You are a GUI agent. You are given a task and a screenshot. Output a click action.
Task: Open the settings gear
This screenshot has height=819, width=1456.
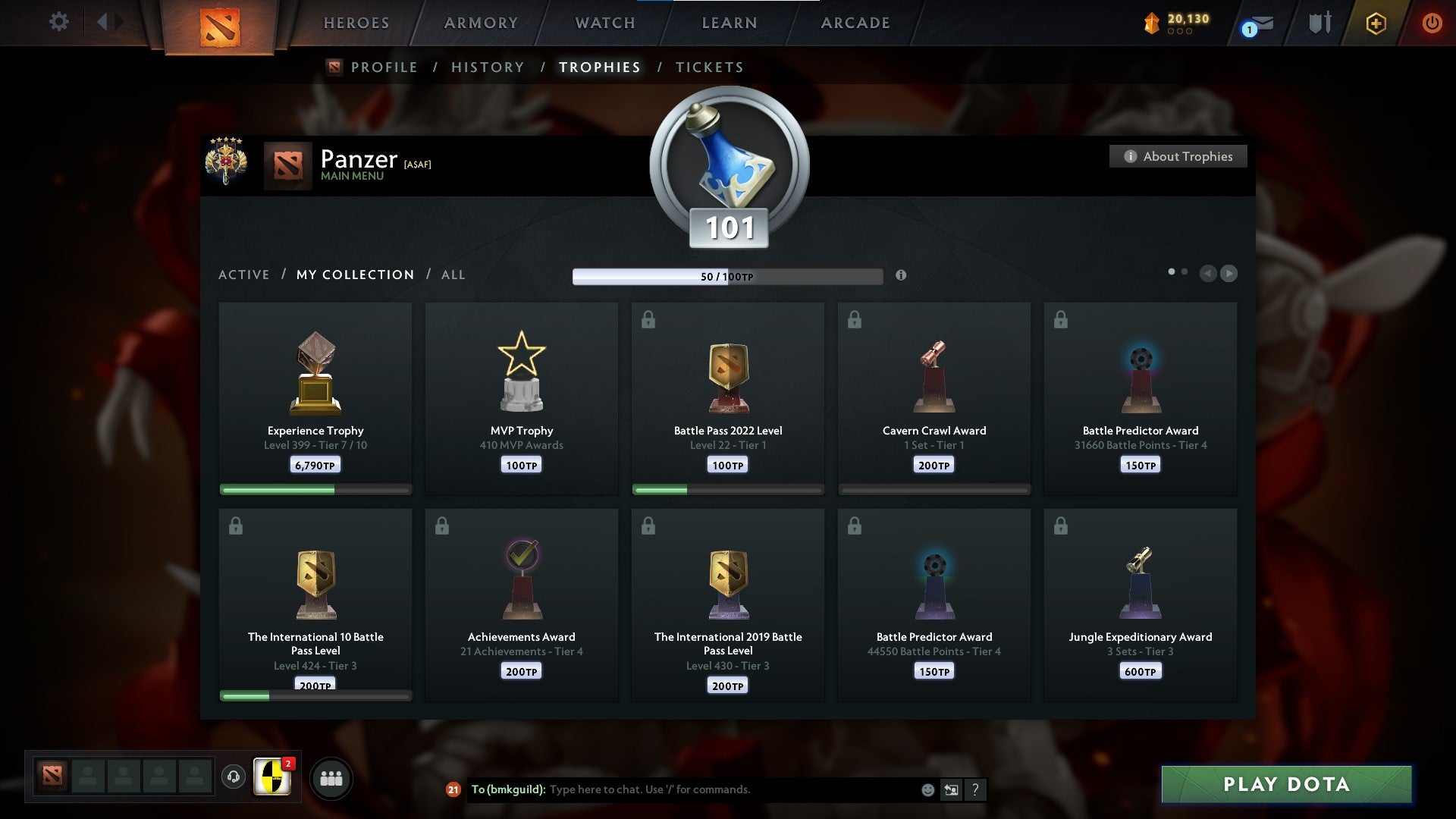click(x=59, y=22)
